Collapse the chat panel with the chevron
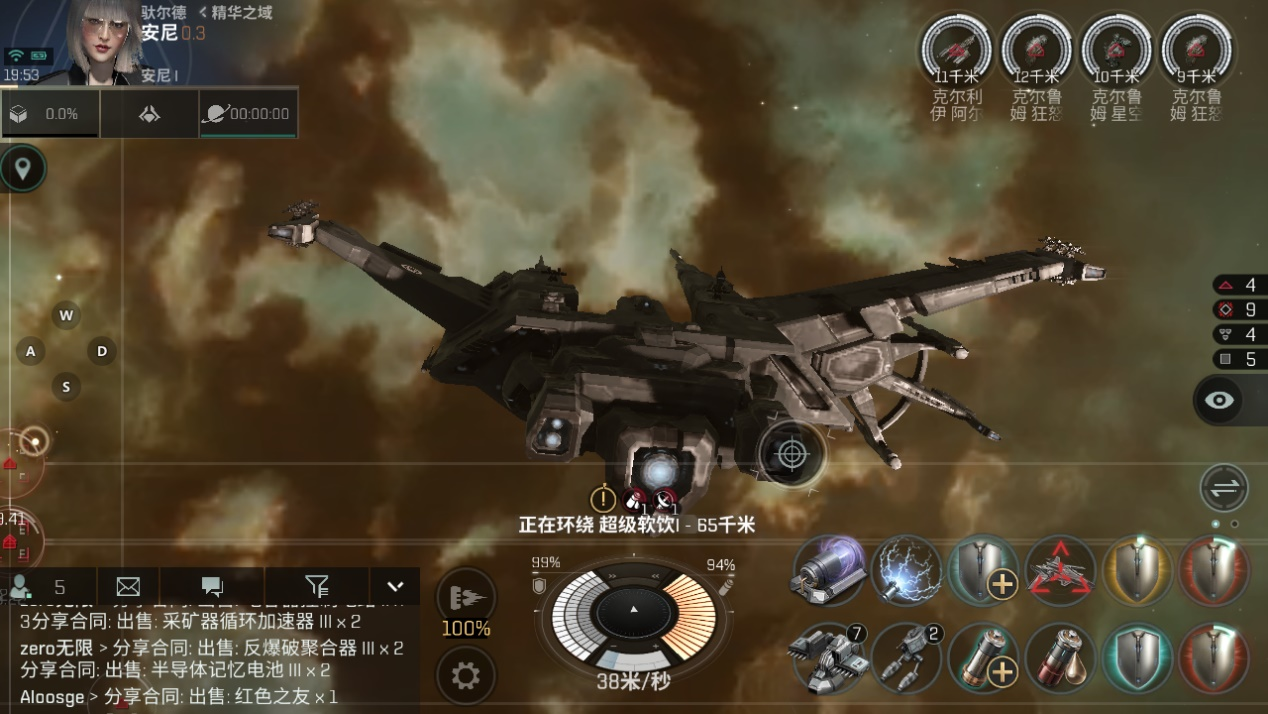This screenshot has height=714, width=1268. coord(395,587)
